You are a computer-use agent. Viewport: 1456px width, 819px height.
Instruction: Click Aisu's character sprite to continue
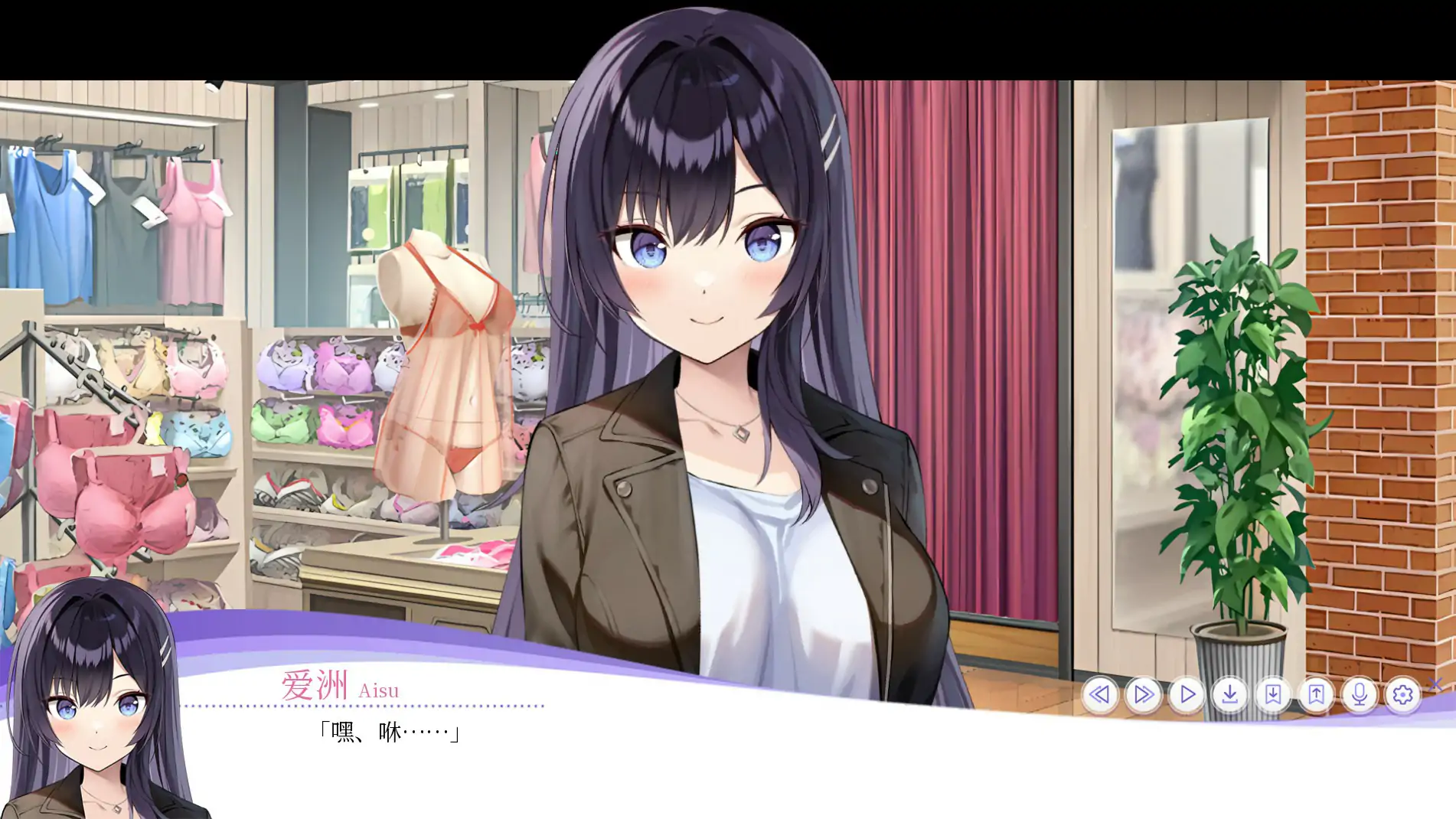click(x=727, y=344)
